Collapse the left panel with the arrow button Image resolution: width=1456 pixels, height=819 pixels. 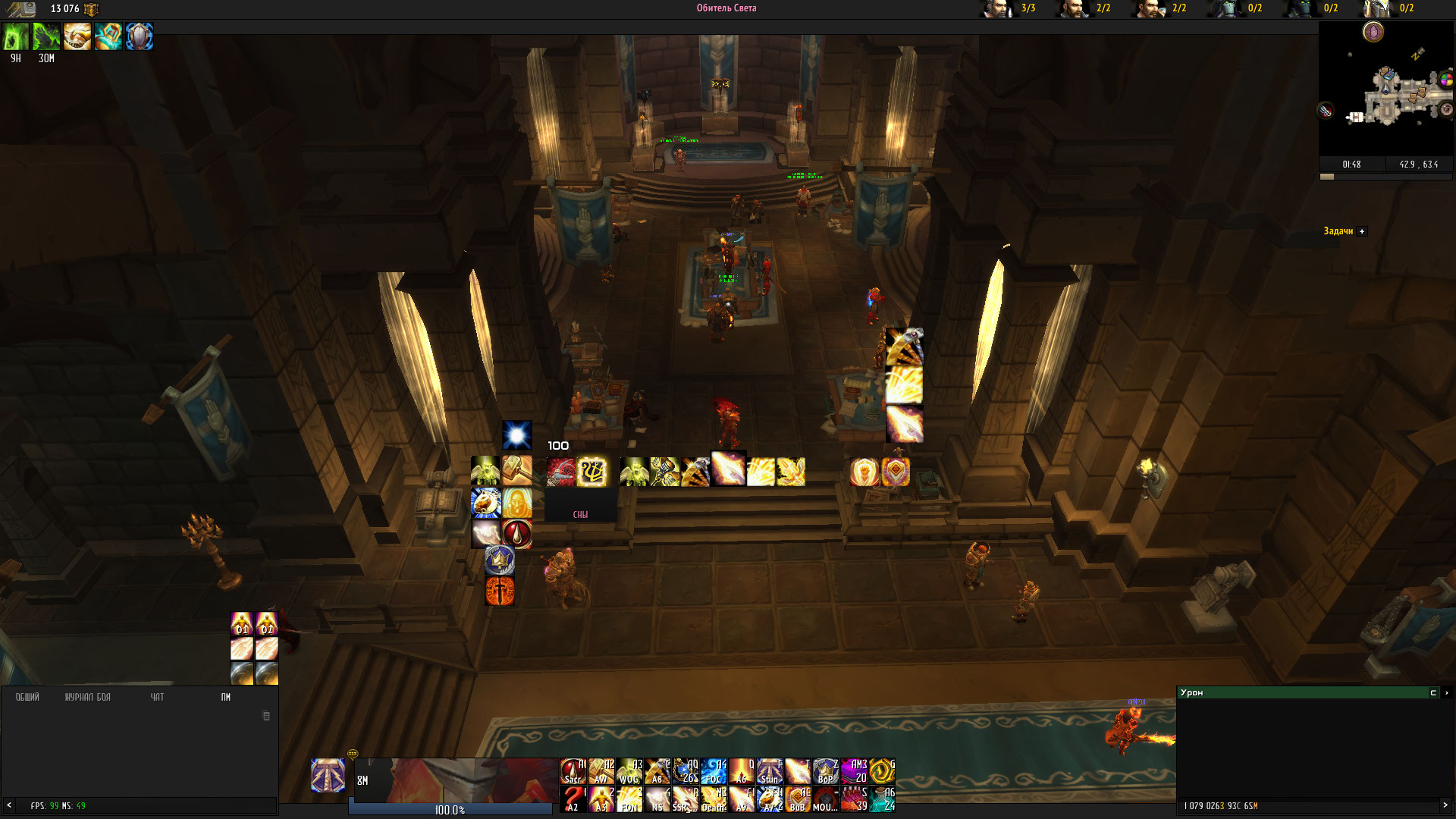9,805
